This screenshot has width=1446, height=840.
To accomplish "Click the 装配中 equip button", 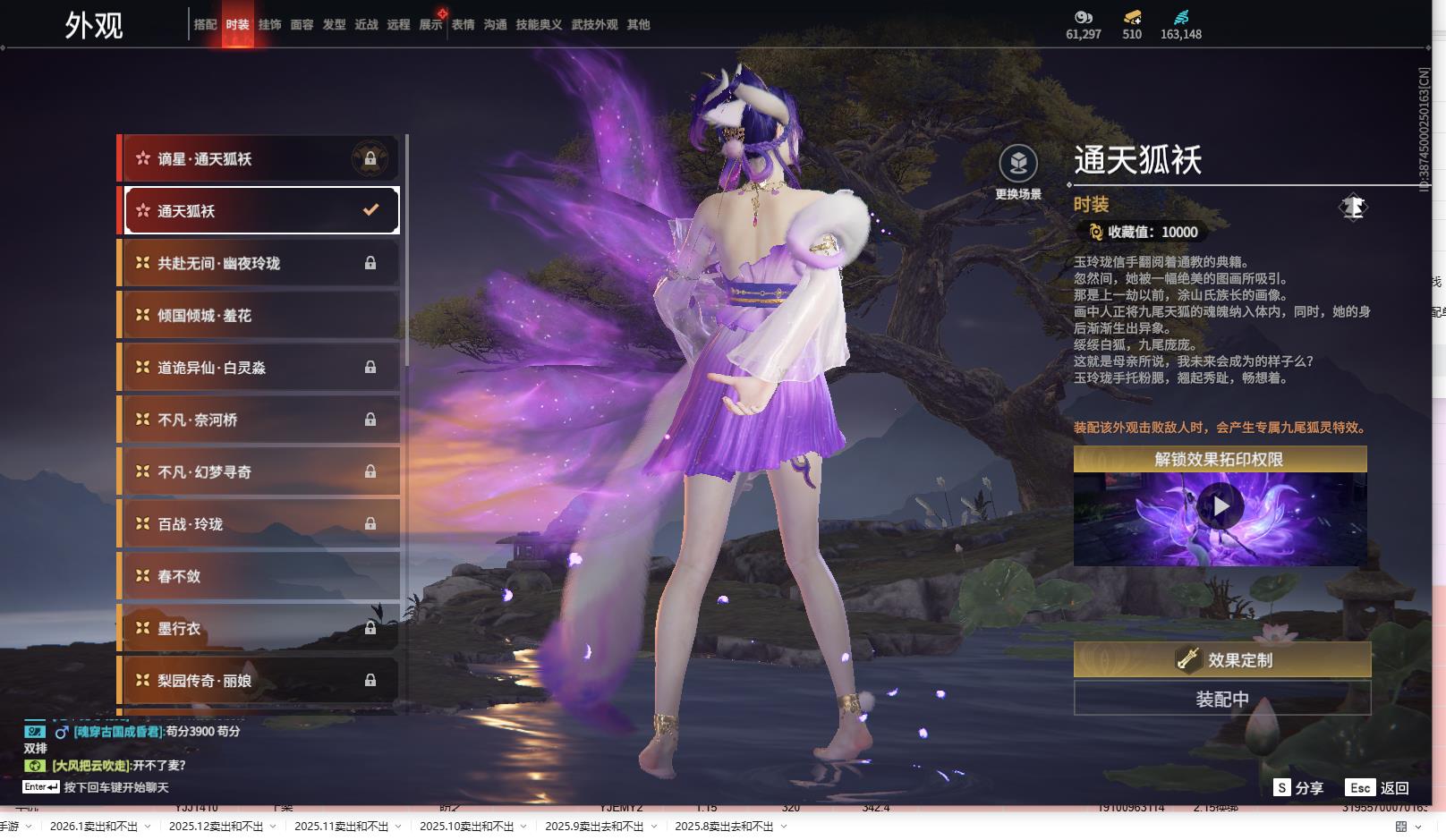I will coord(1221,699).
